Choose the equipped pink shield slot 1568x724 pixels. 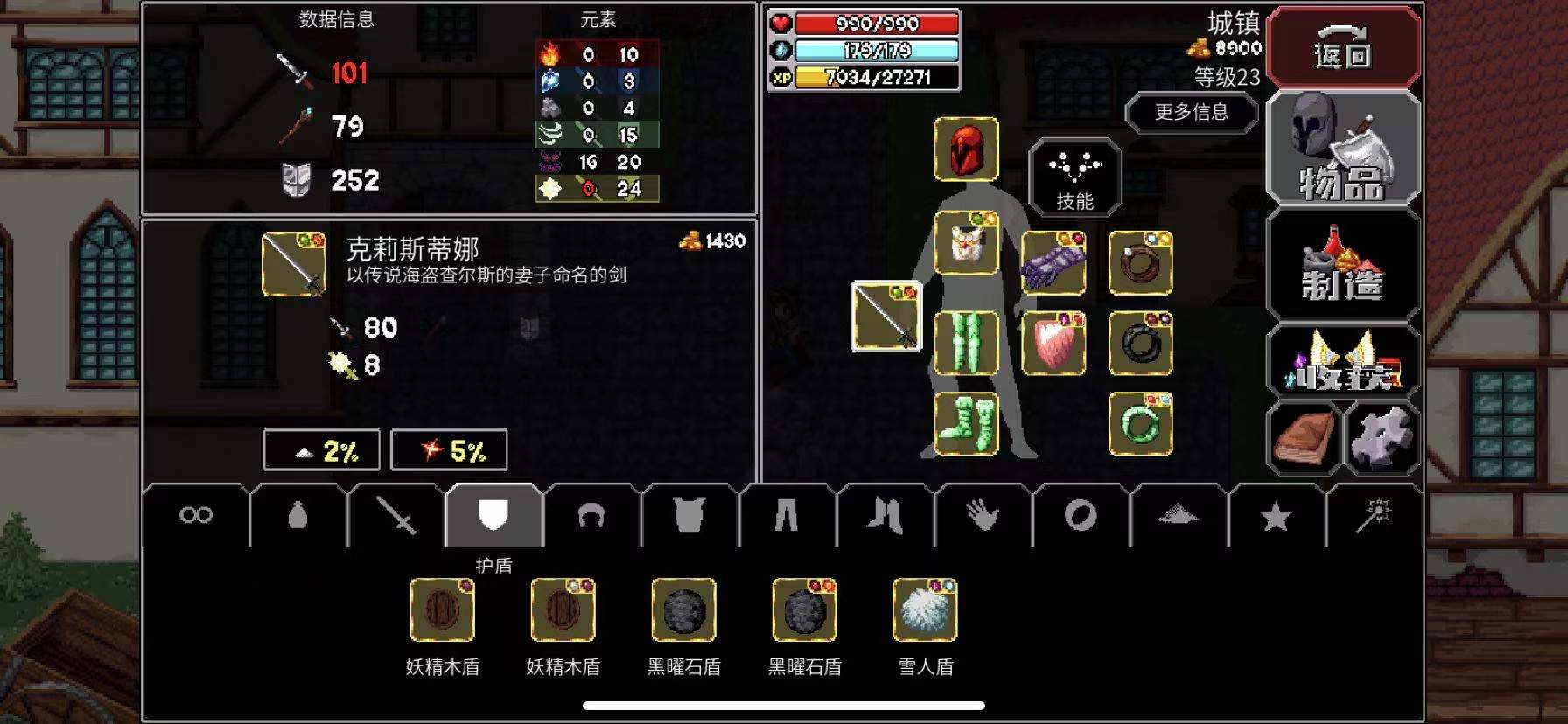pos(1053,343)
